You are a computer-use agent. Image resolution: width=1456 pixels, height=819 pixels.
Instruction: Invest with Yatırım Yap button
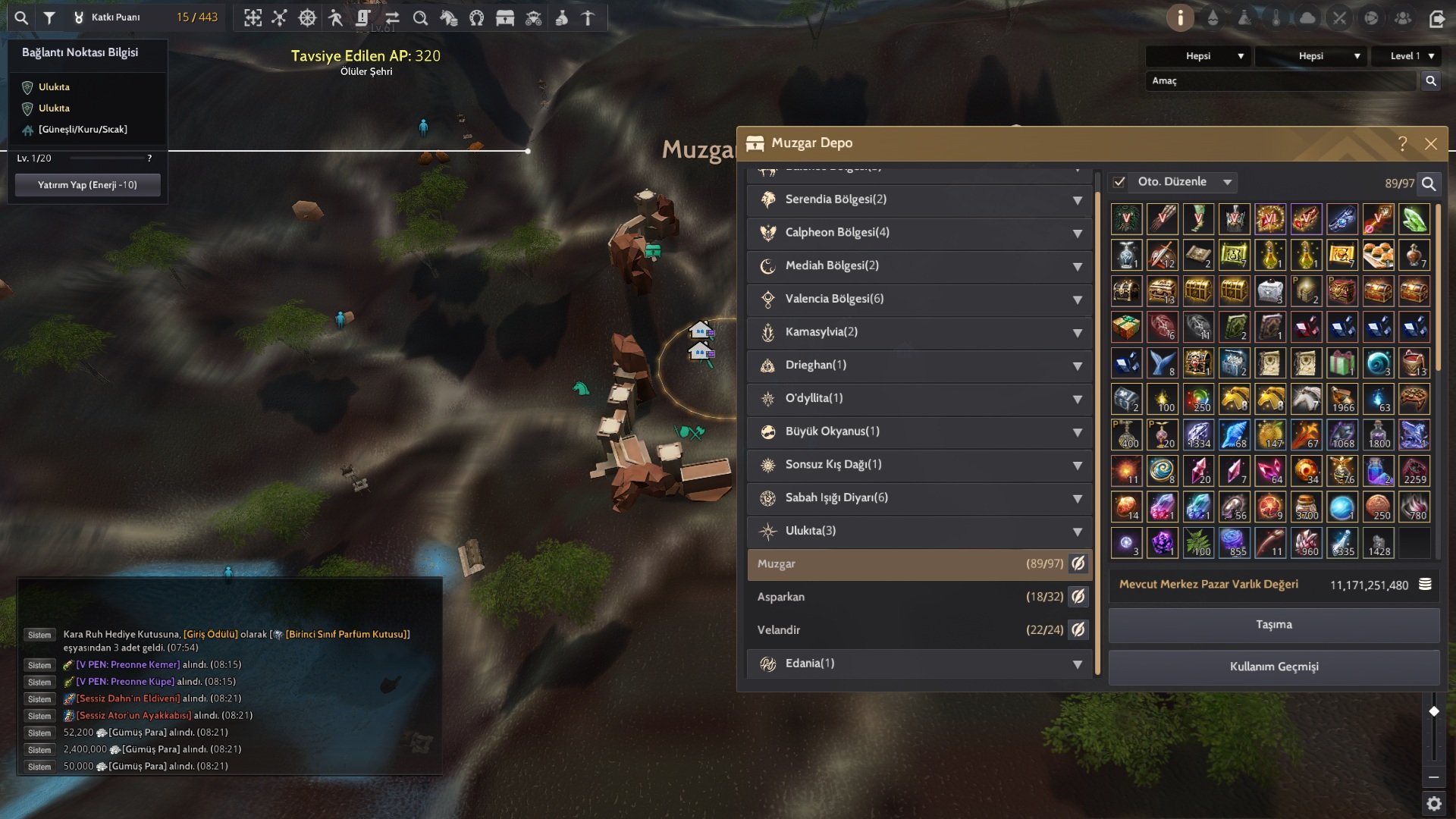tap(87, 185)
